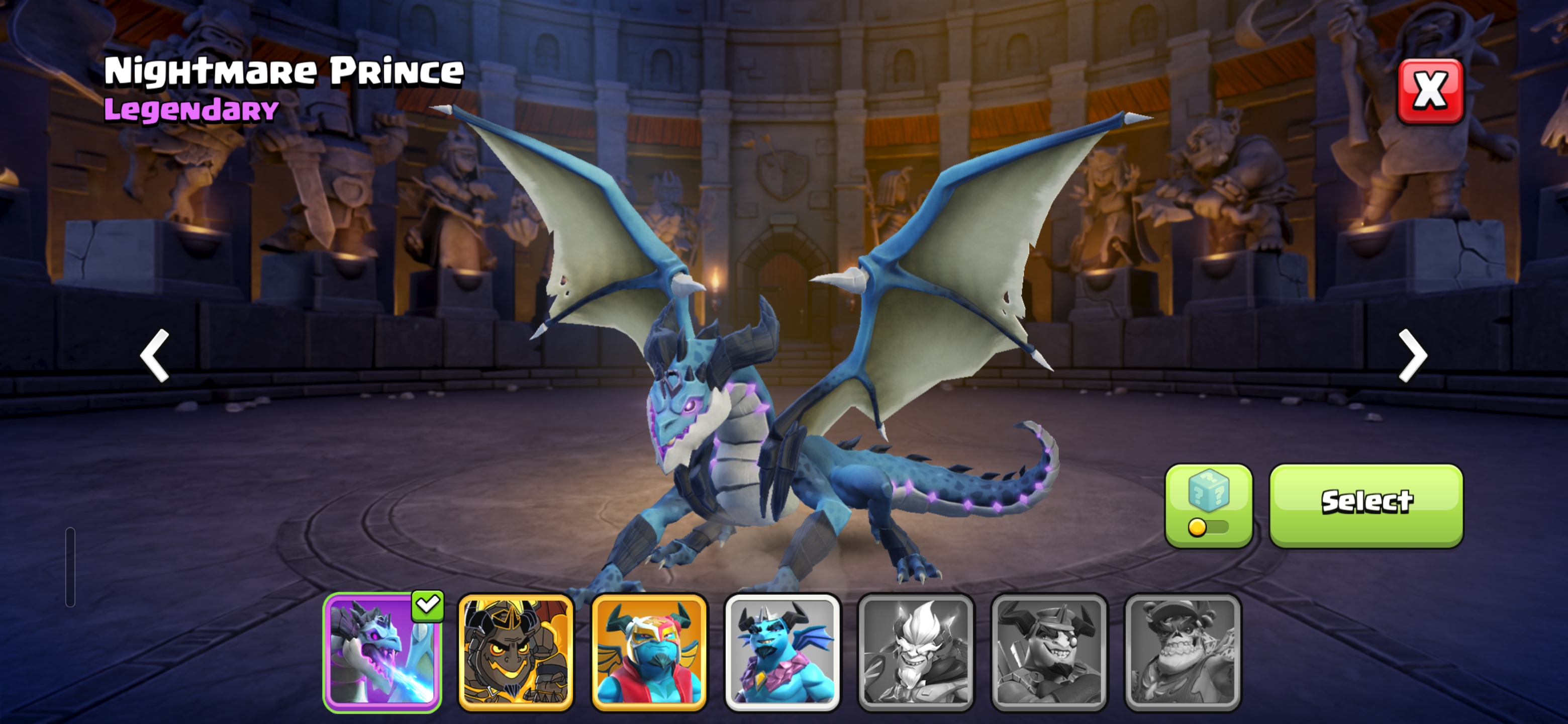This screenshot has height=724, width=1568.
Task: Preview the locked white-haired bearded skin
Action: (x=916, y=652)
